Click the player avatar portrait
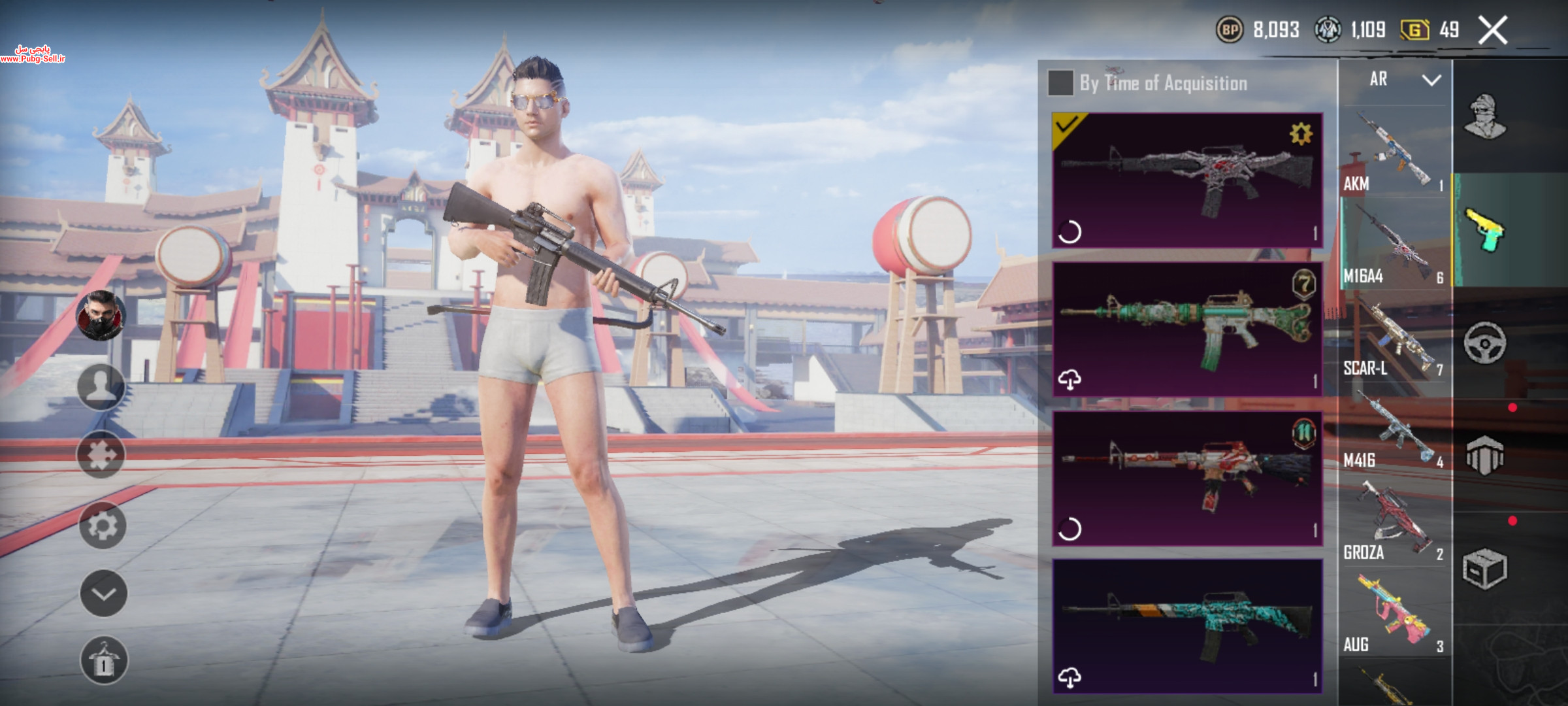 [x=101, y=315]
